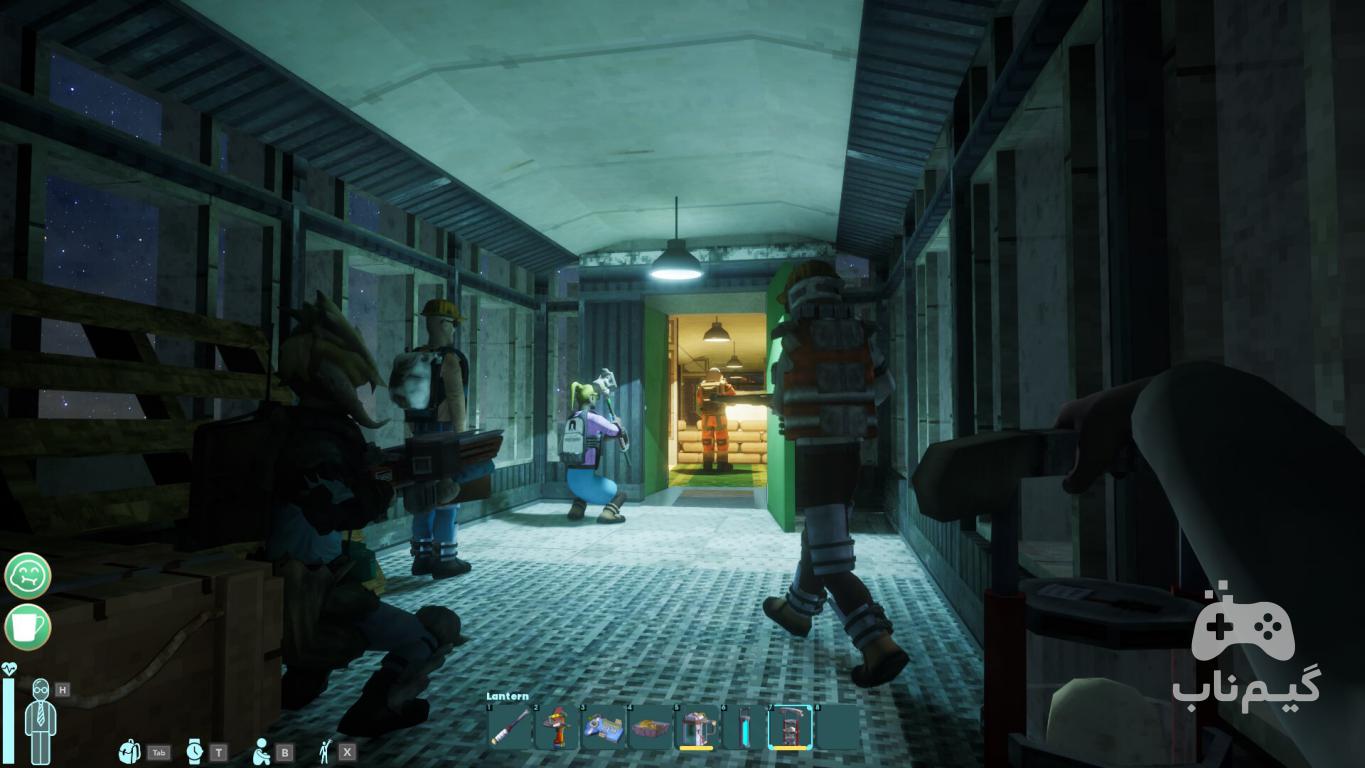This screenshot has width=1365, height=768.
Task: Open the backpack inventory icon
Action: 130,752
